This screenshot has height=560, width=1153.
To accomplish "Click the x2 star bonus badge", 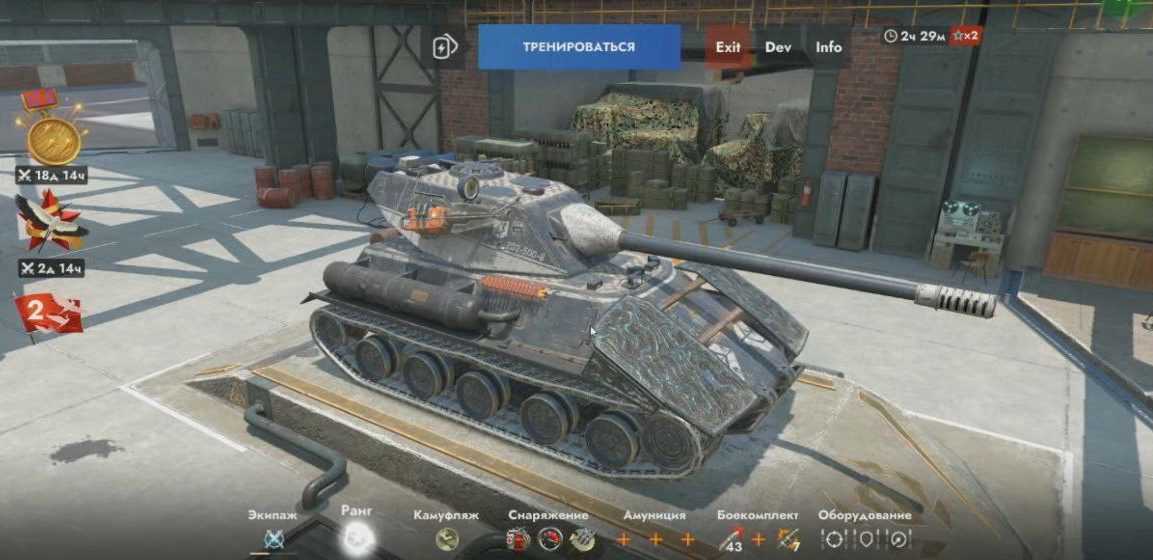I will [x=965, y=36].
